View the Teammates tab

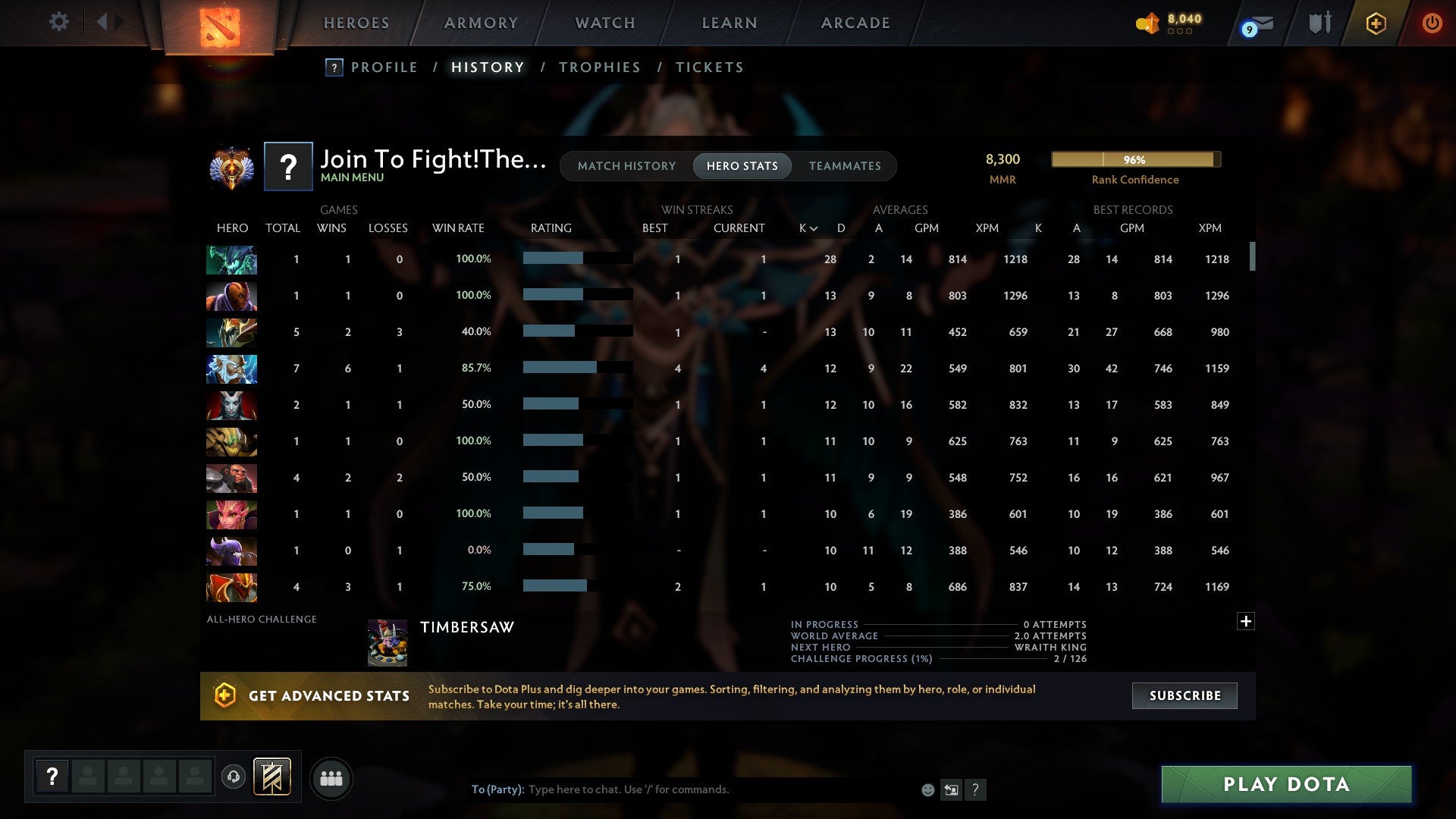point(845,165)
